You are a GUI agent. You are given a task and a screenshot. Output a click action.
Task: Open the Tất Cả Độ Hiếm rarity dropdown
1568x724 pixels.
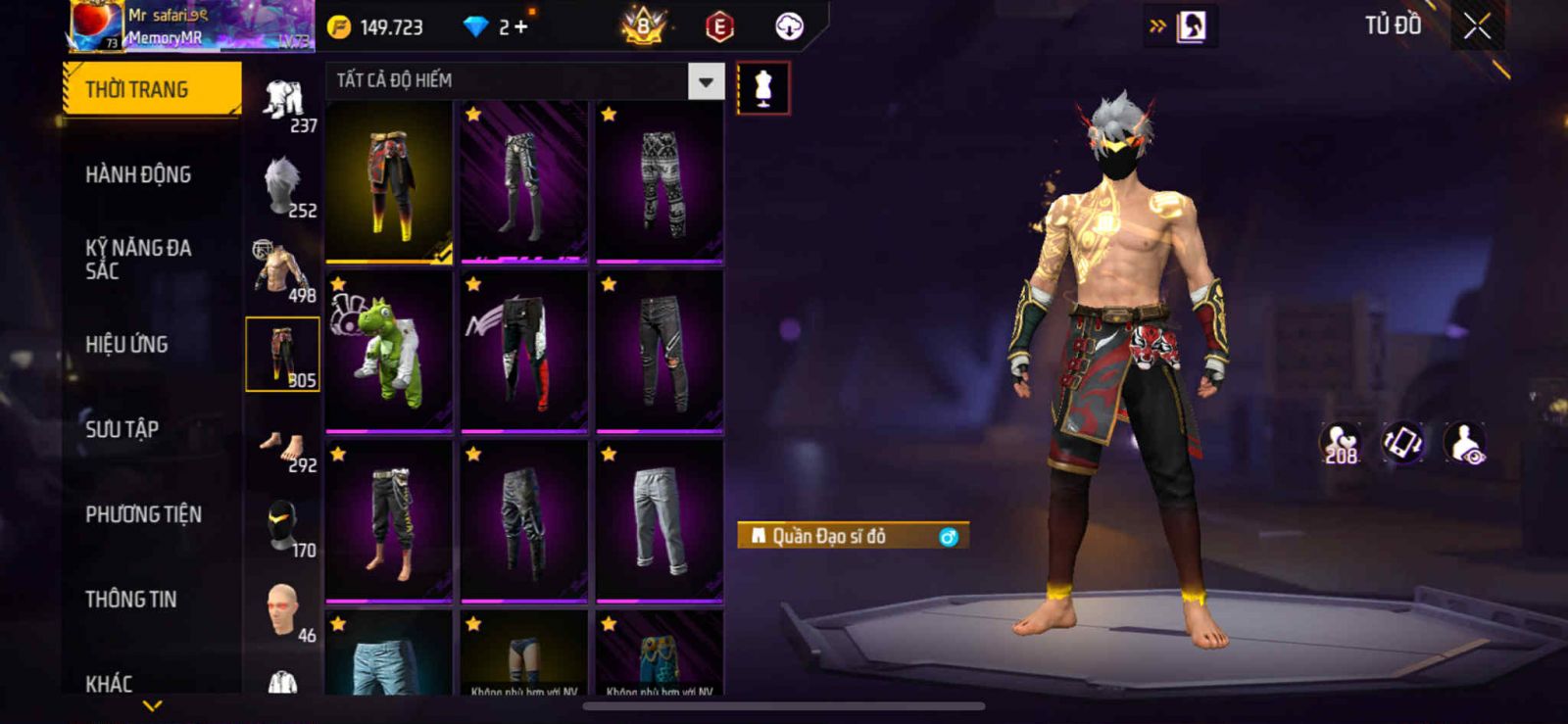coord(706,81)
